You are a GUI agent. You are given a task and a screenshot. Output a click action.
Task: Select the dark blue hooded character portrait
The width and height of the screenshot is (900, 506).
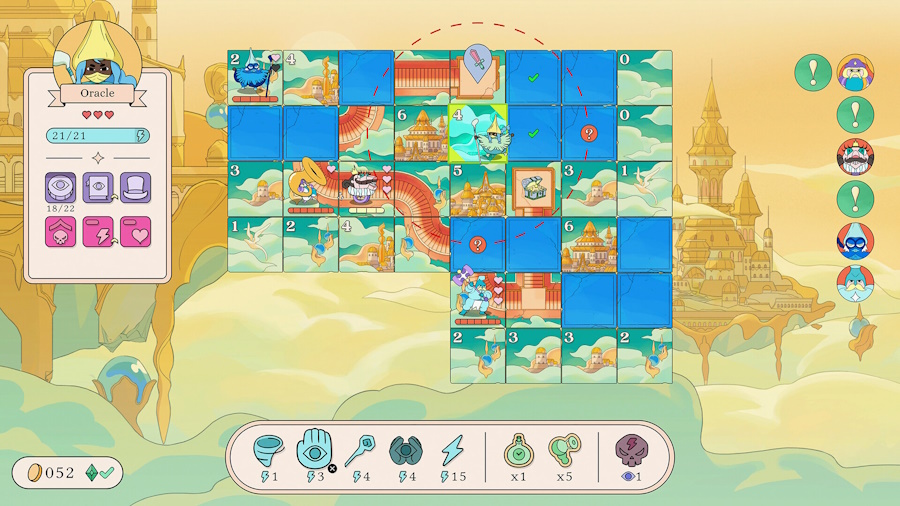click(x=855, y=241)
